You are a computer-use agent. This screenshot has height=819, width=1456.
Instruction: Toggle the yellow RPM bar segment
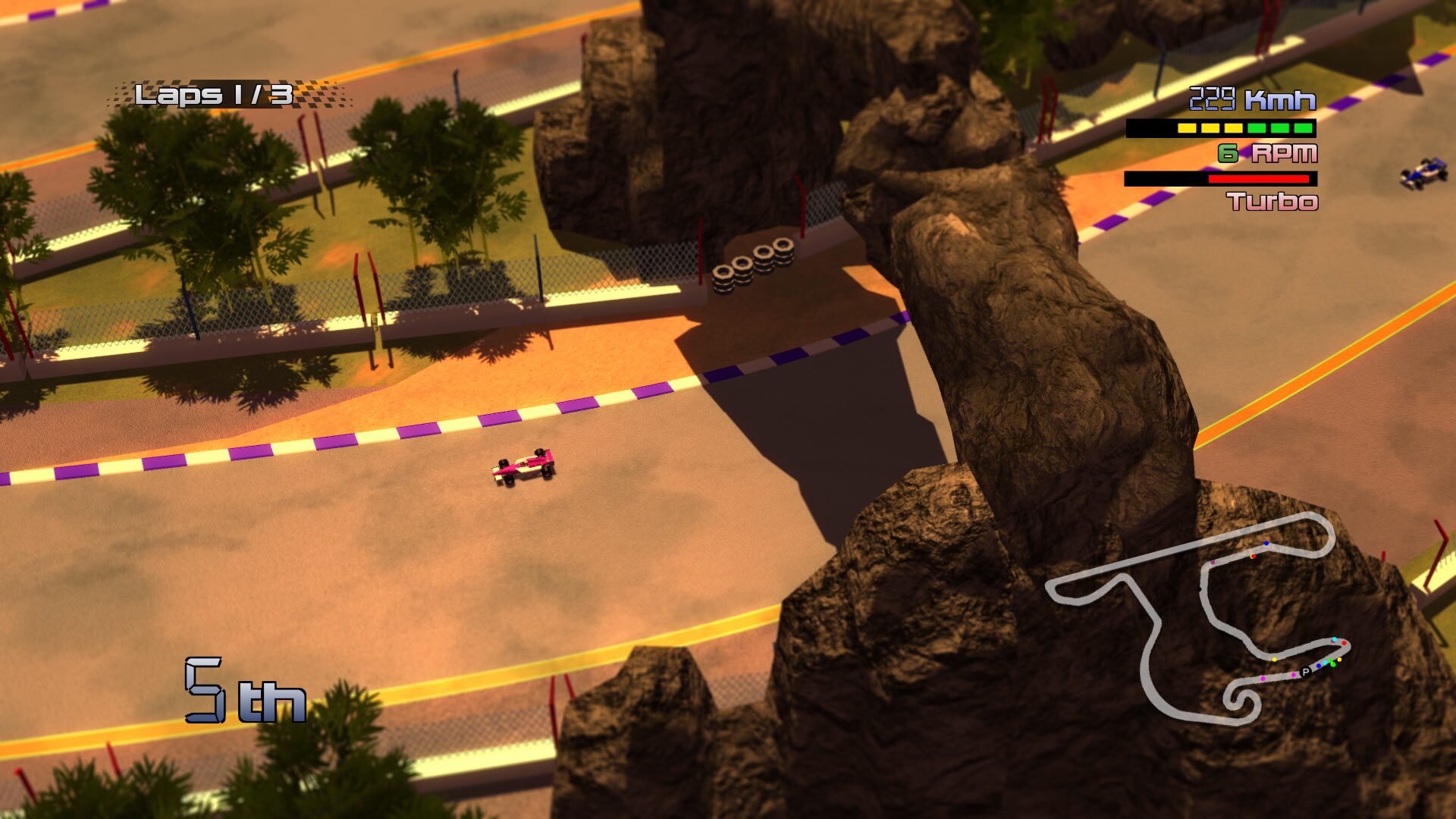(x=1186, y=127)
